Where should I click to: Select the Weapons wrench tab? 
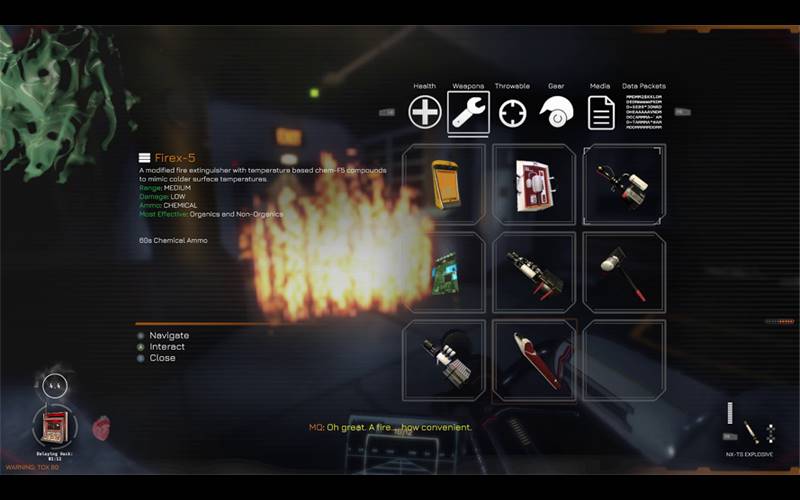tap(469, 112)
